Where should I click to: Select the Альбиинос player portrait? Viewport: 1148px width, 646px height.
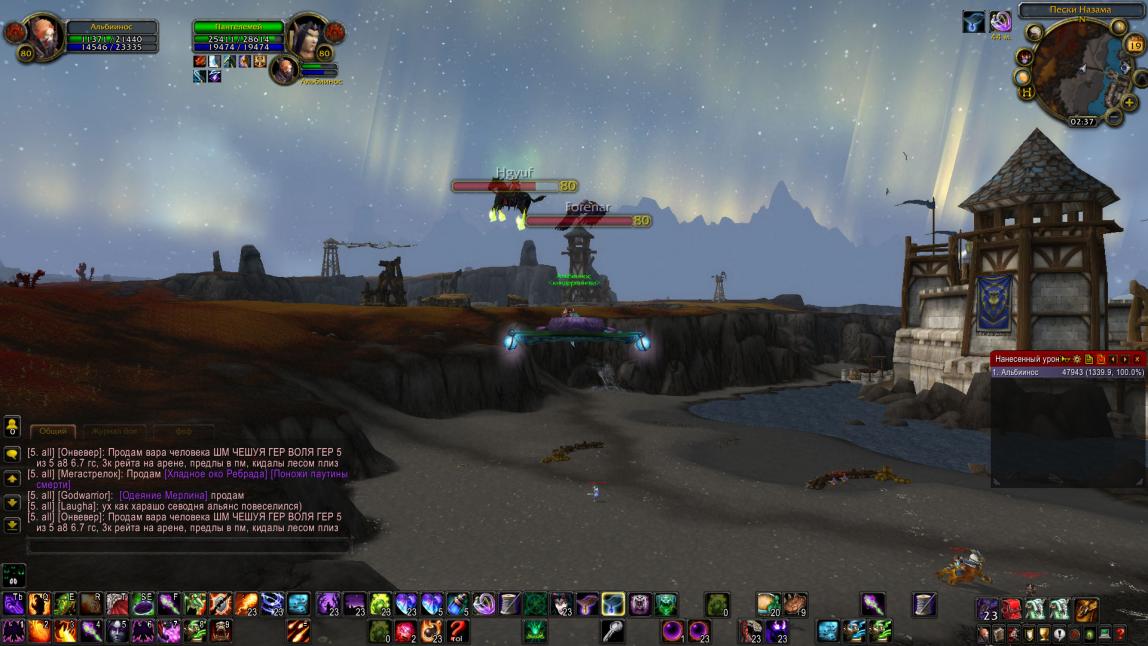coord(45,34)
